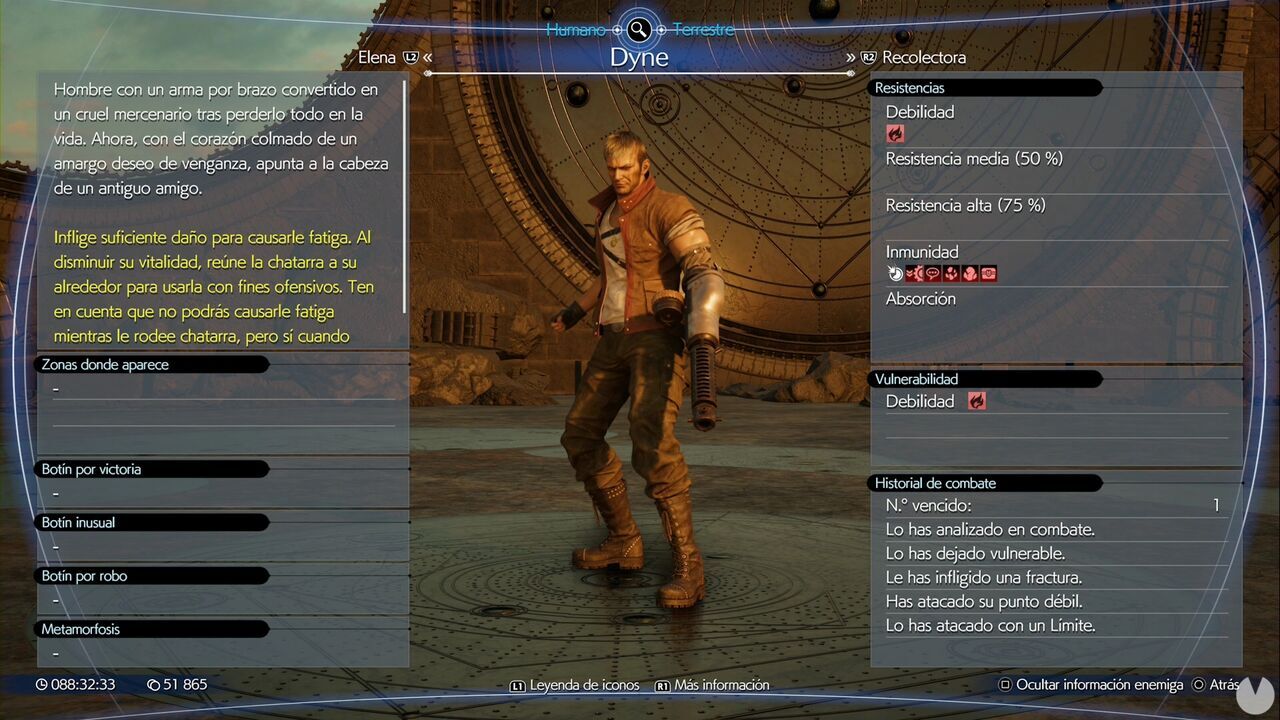The height and width of the screenshot is (720, 1280).
Task: Select the stop immunity icon in Inmunidad row
Action: point(893,271)
